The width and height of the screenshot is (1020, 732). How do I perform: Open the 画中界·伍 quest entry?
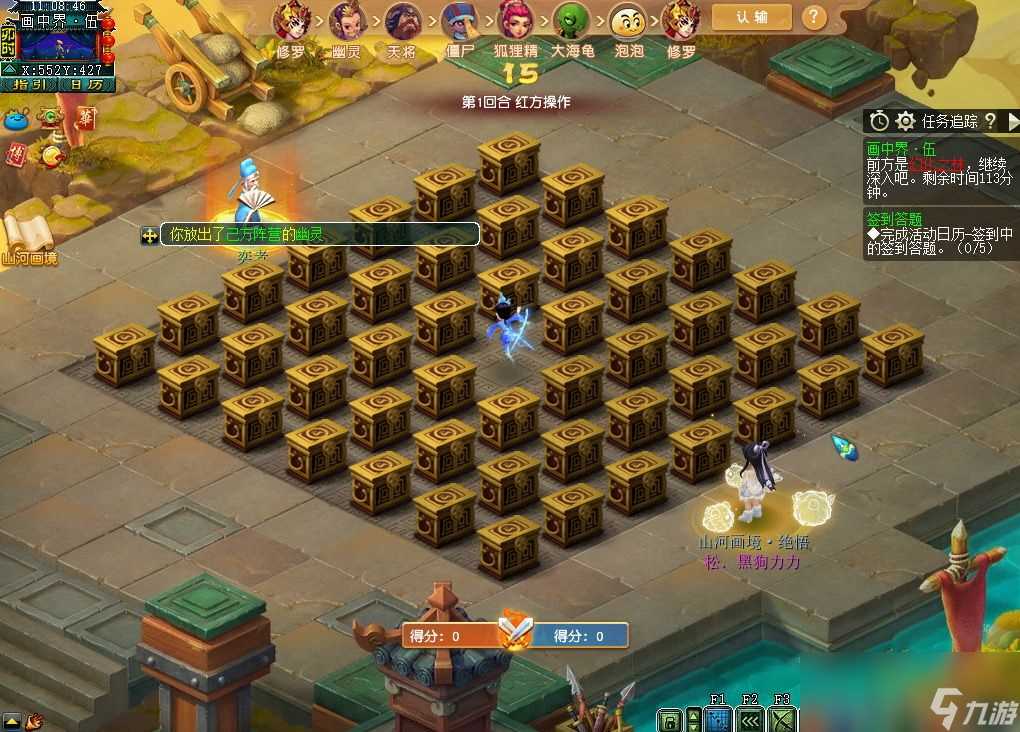[x=895, y=148]
